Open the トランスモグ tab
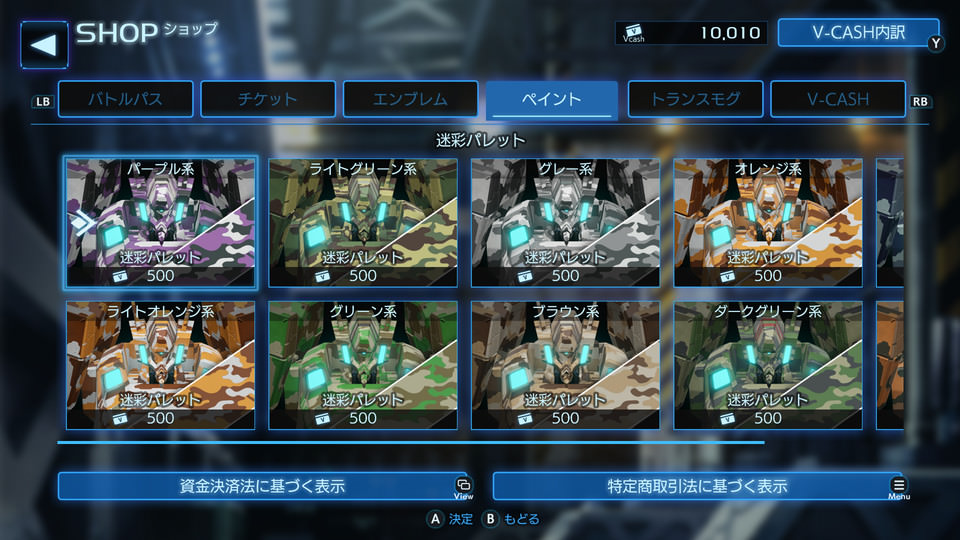Screen dimensions: 960x540 [x=695, y=99]
